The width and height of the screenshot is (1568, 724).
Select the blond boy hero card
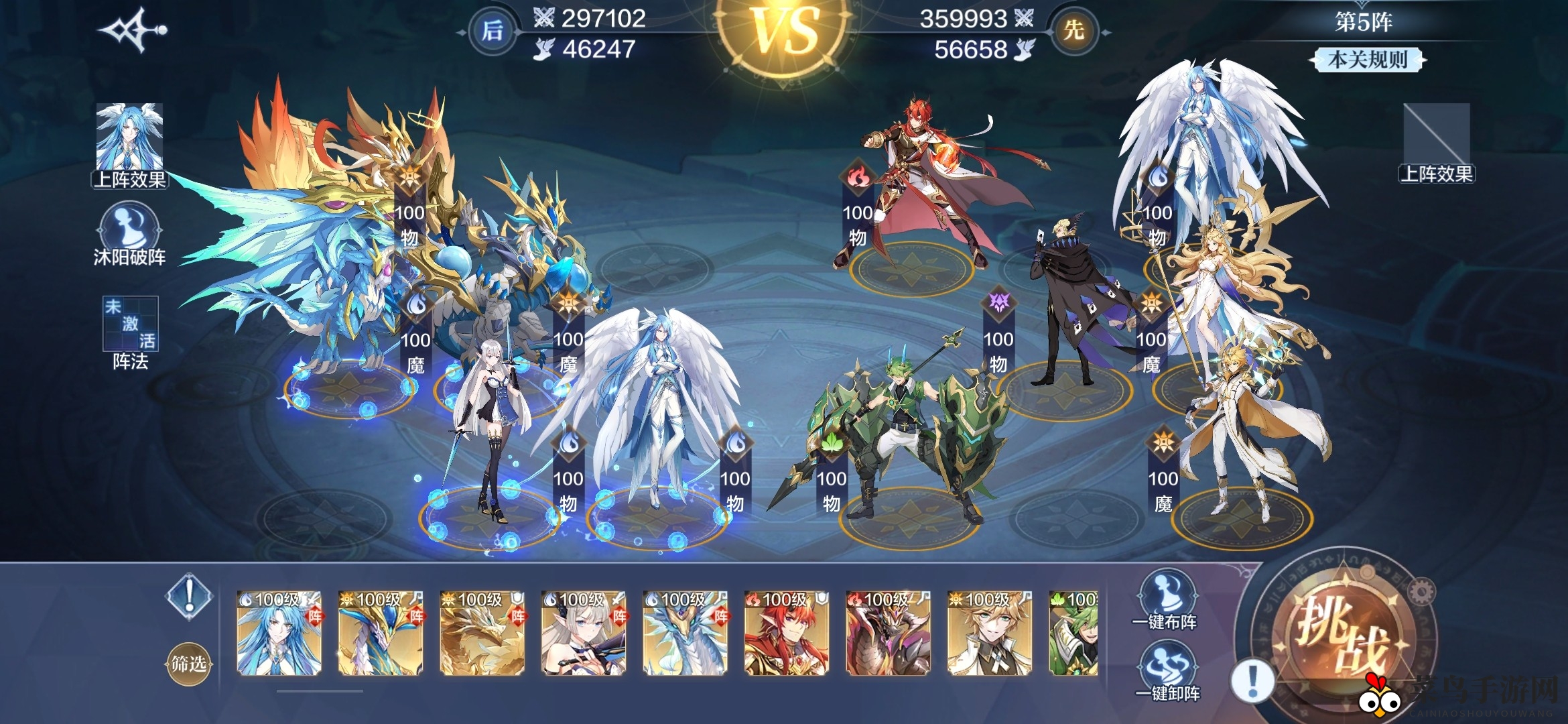click(989, 632)
